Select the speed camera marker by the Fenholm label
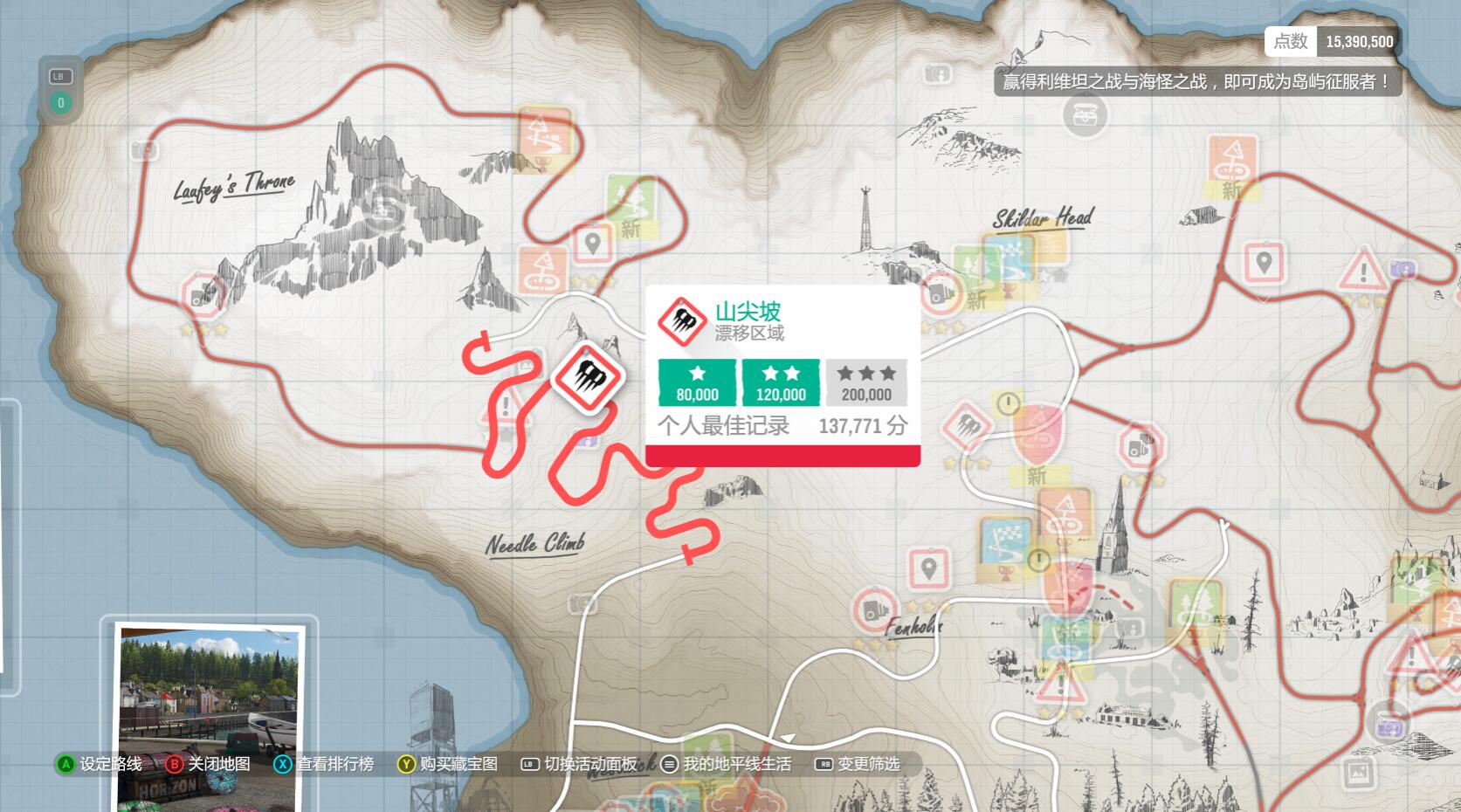 click(x=874, y=609)
